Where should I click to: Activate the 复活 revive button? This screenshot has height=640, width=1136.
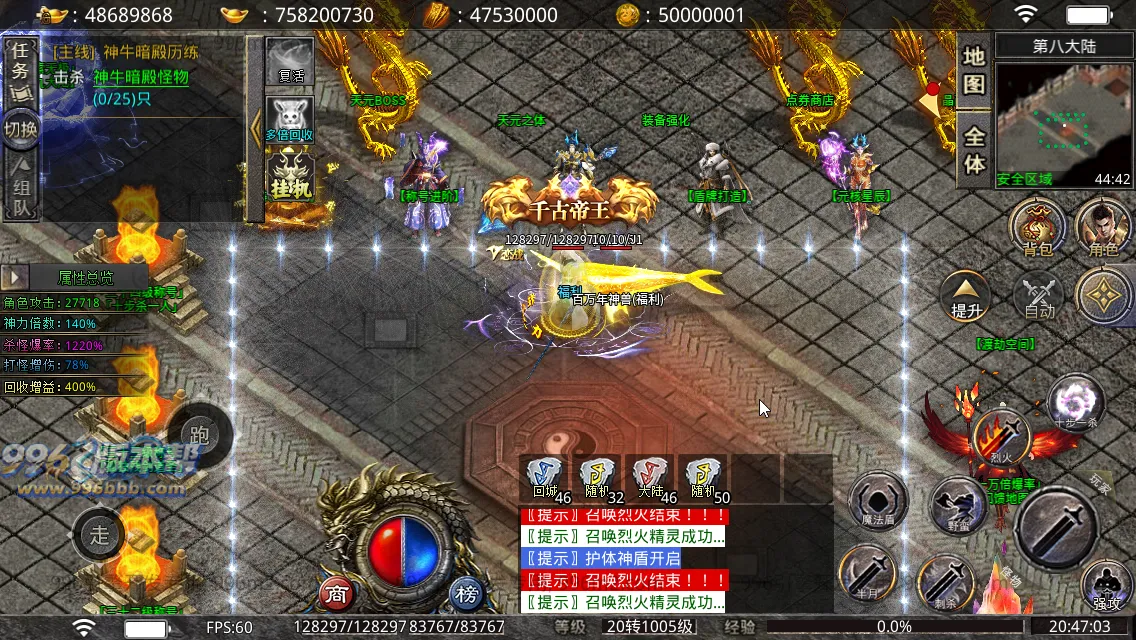click(290, 62)
